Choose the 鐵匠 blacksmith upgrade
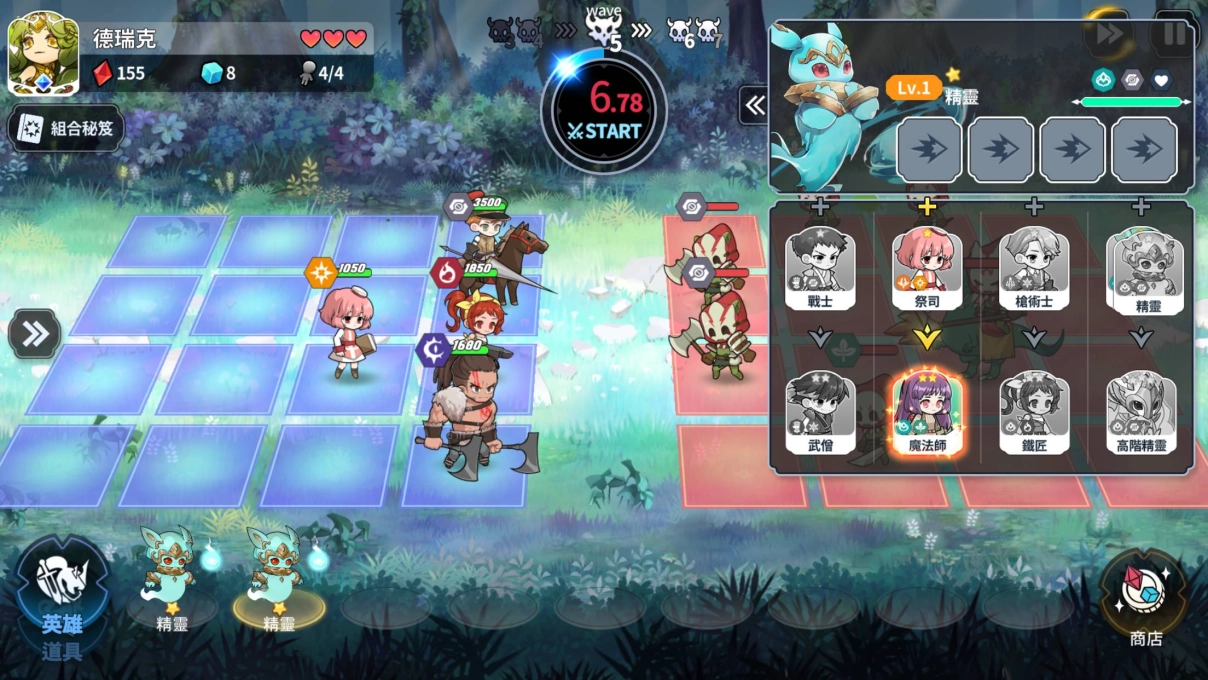Screen dimensions: 1208x680 [1034, 408]
